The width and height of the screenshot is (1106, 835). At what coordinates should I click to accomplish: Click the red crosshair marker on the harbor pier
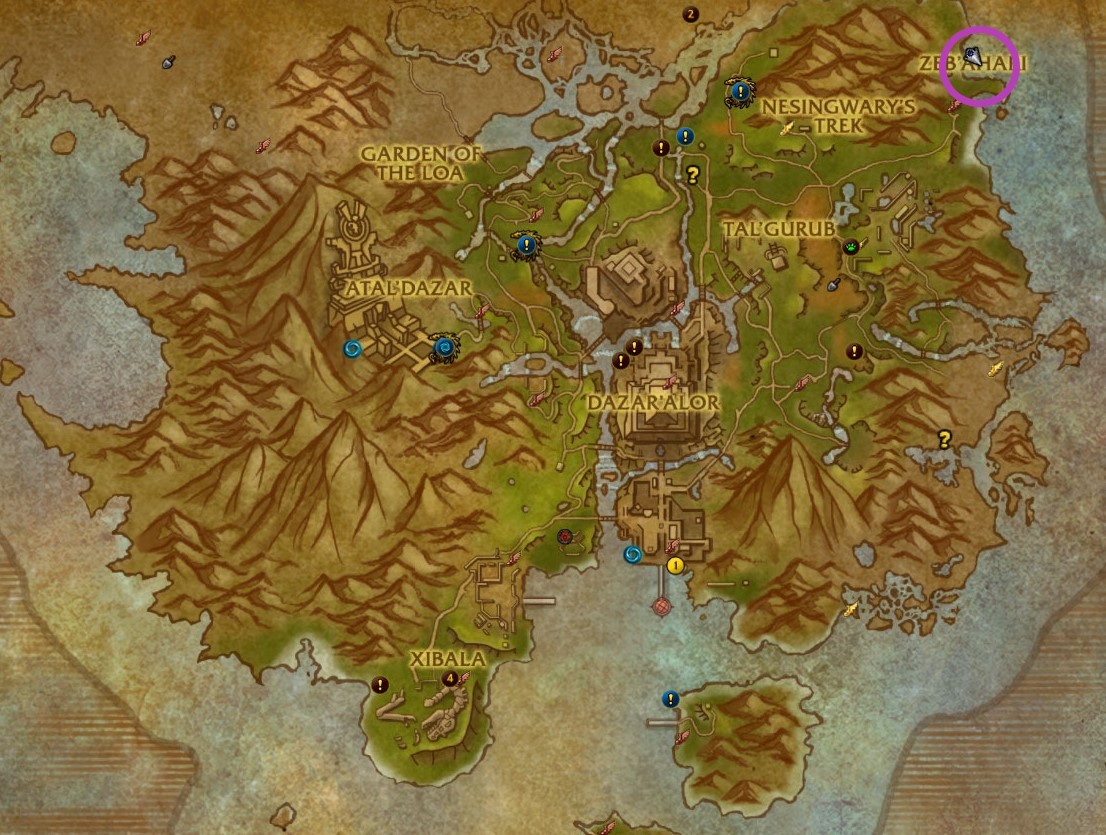coord(660,606)
